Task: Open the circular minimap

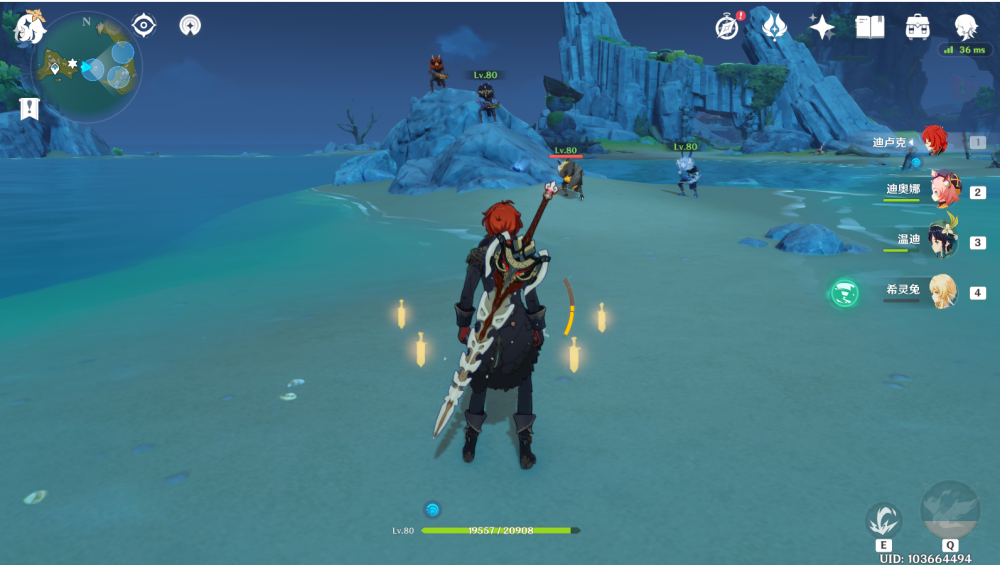Action: (x=88, y=66)
